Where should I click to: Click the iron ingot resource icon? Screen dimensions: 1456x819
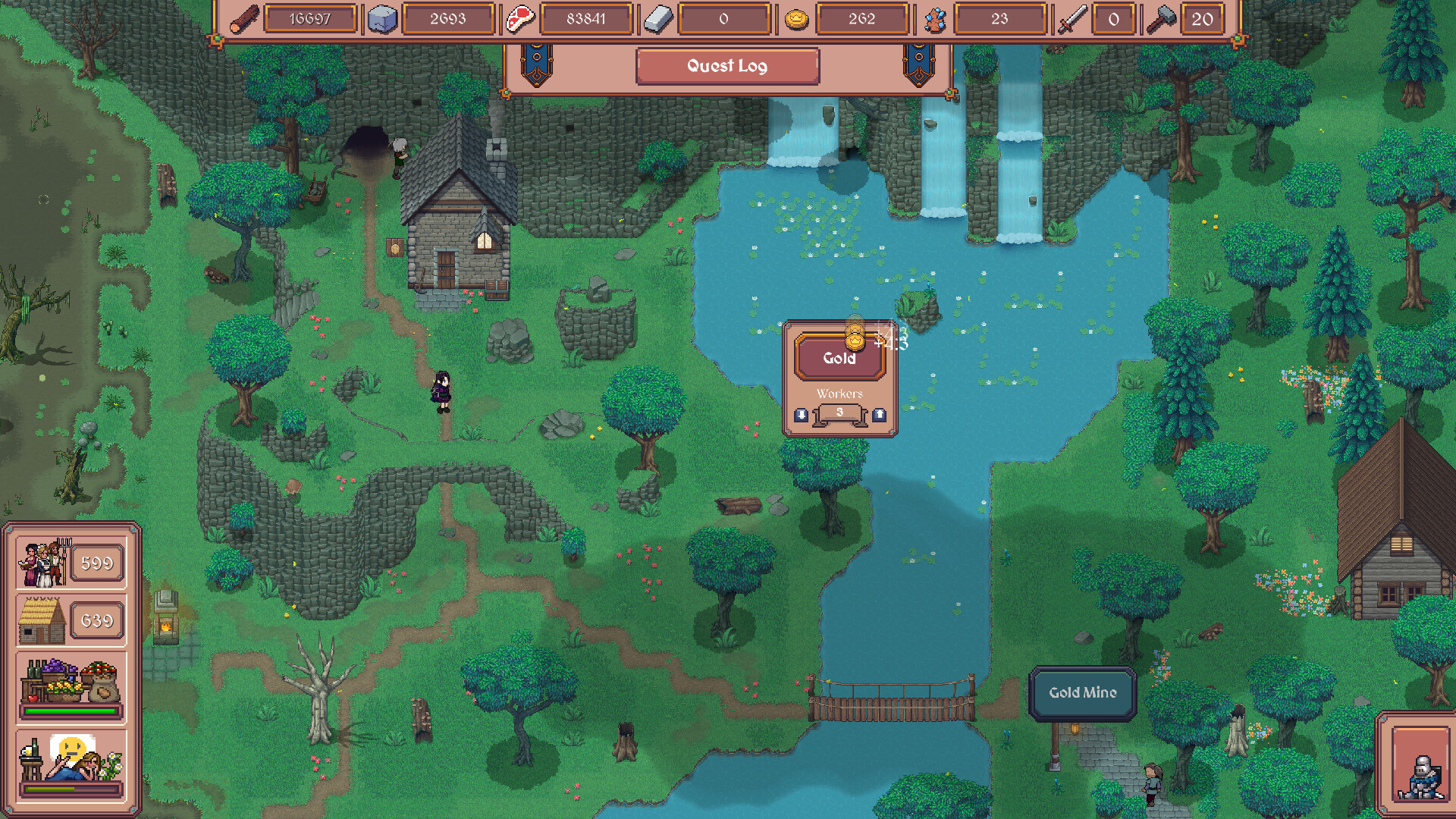(x=658, y=20)
